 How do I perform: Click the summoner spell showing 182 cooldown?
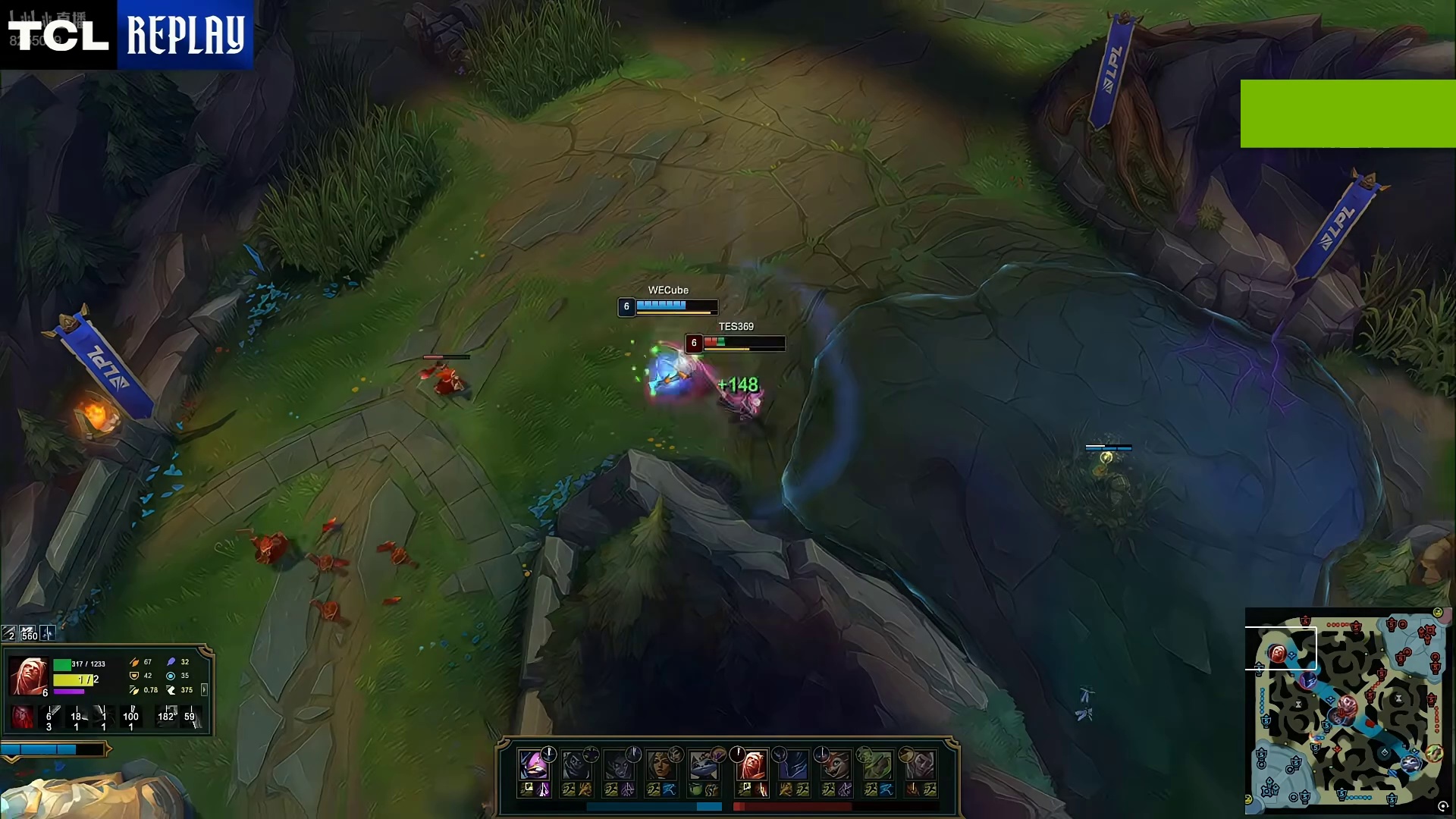(x=166, y=716)
